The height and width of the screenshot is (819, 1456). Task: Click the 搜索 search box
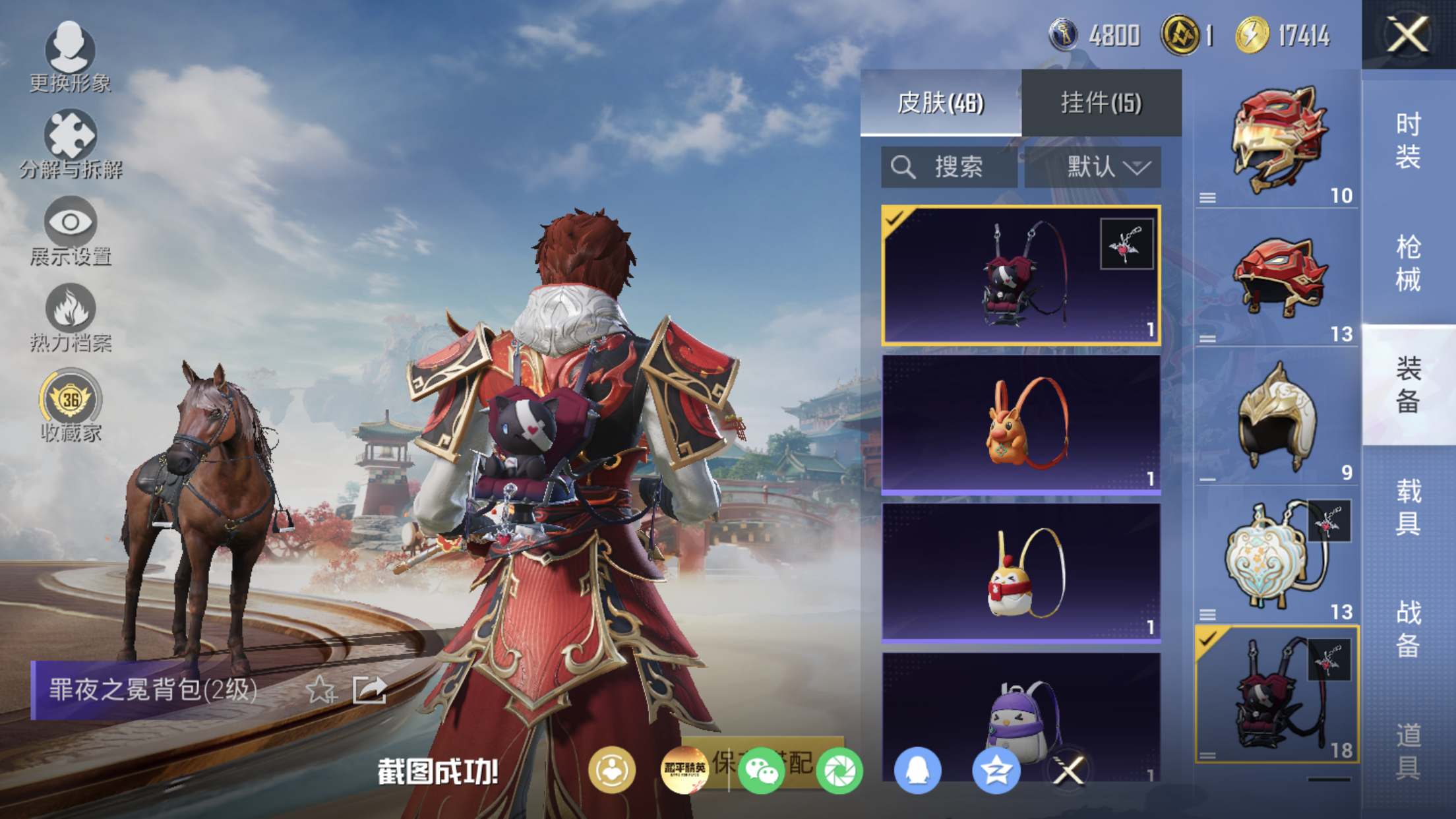click(x=949, y=167)
